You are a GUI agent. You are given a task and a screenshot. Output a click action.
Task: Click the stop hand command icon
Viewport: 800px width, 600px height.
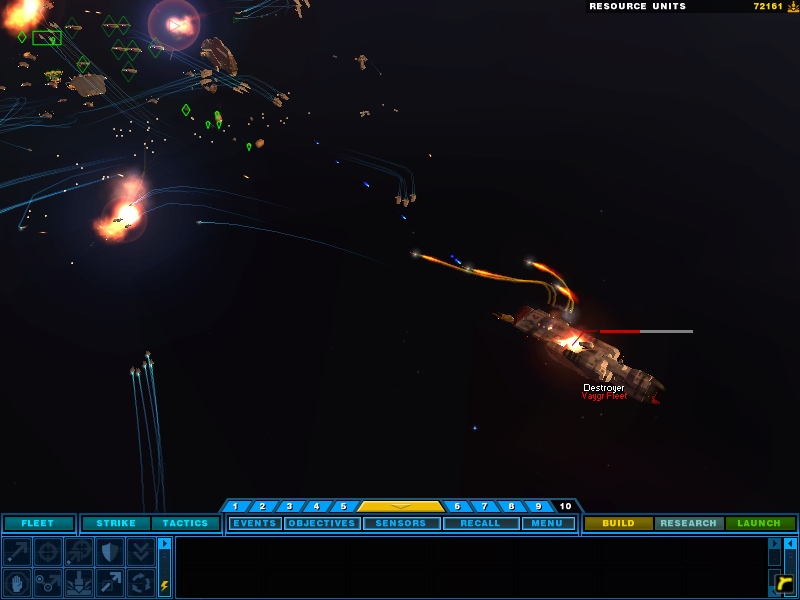pos(17,582)
